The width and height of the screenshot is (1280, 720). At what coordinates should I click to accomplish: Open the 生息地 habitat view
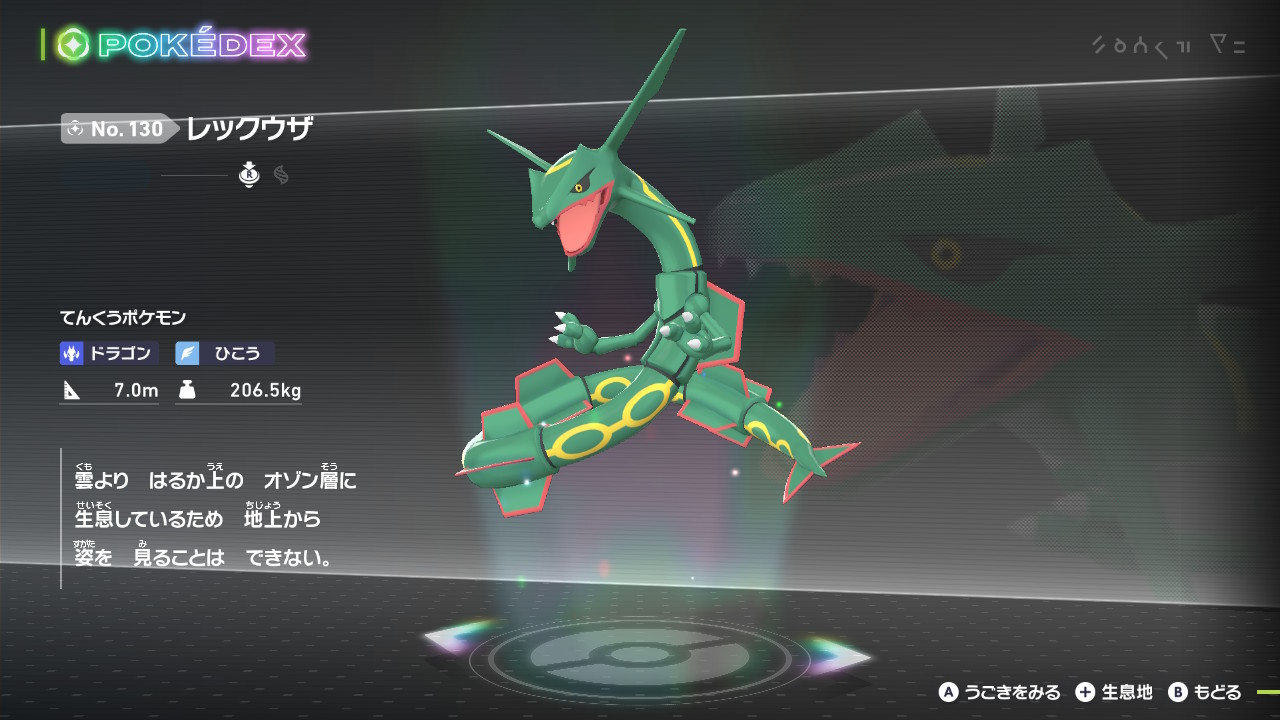pos(1114,692)
